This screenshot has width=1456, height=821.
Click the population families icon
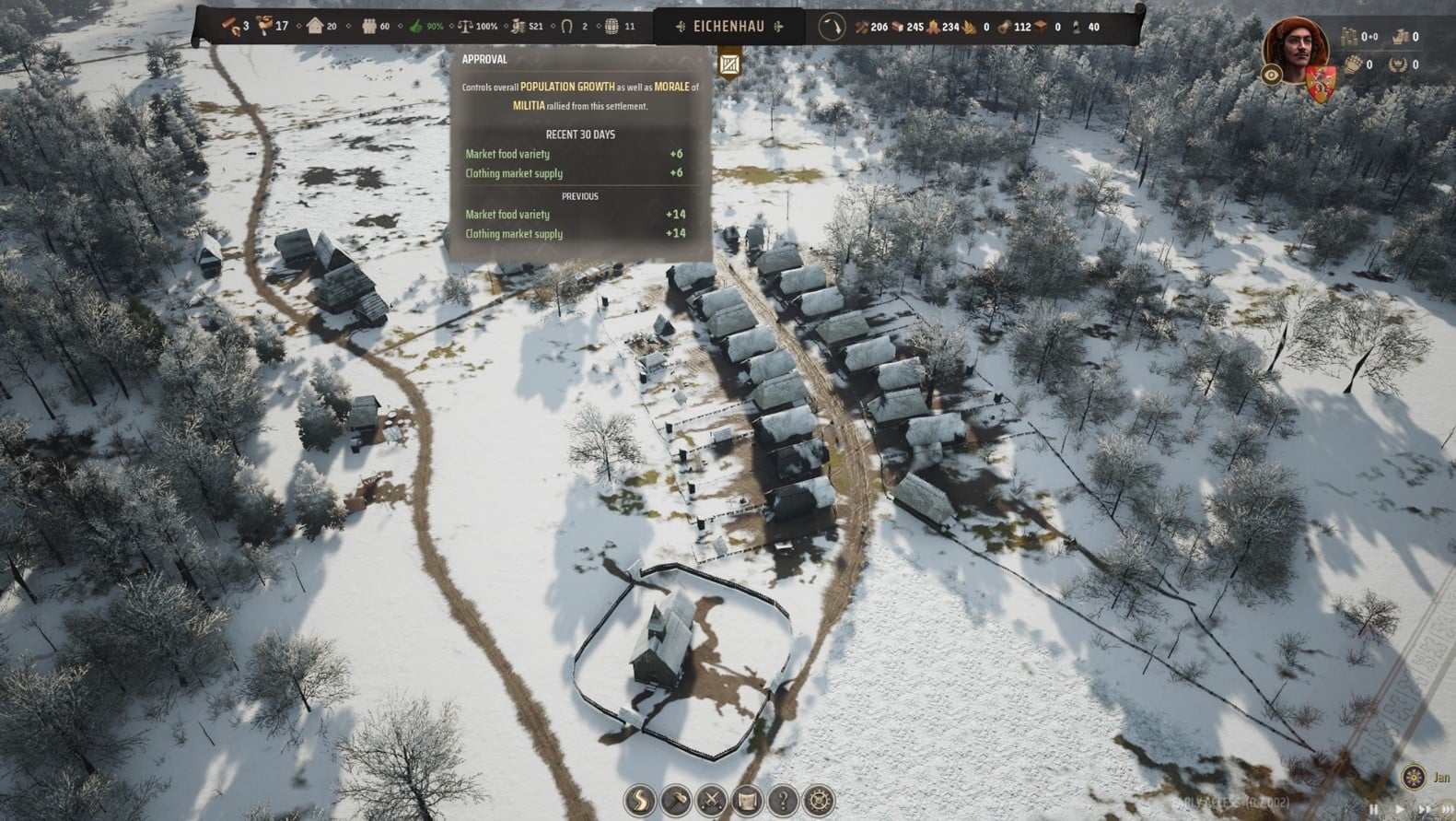pos(368,27)
